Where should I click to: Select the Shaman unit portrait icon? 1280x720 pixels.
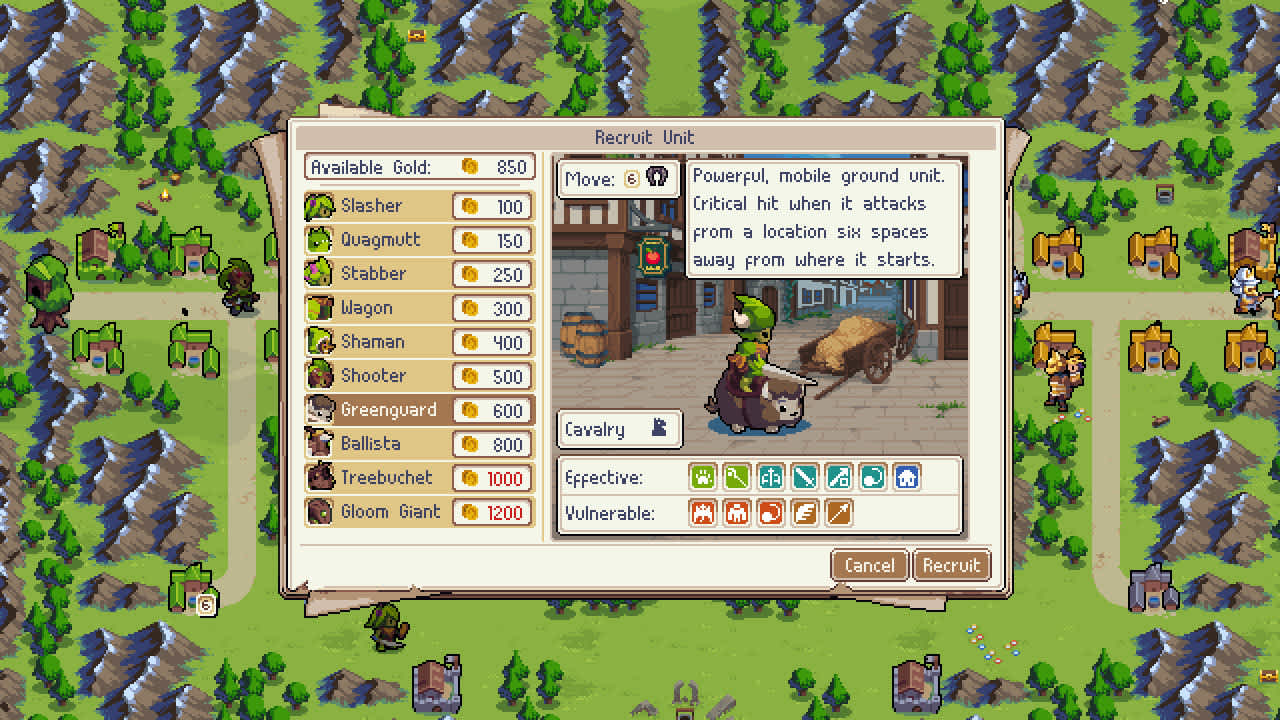[318, 342]
